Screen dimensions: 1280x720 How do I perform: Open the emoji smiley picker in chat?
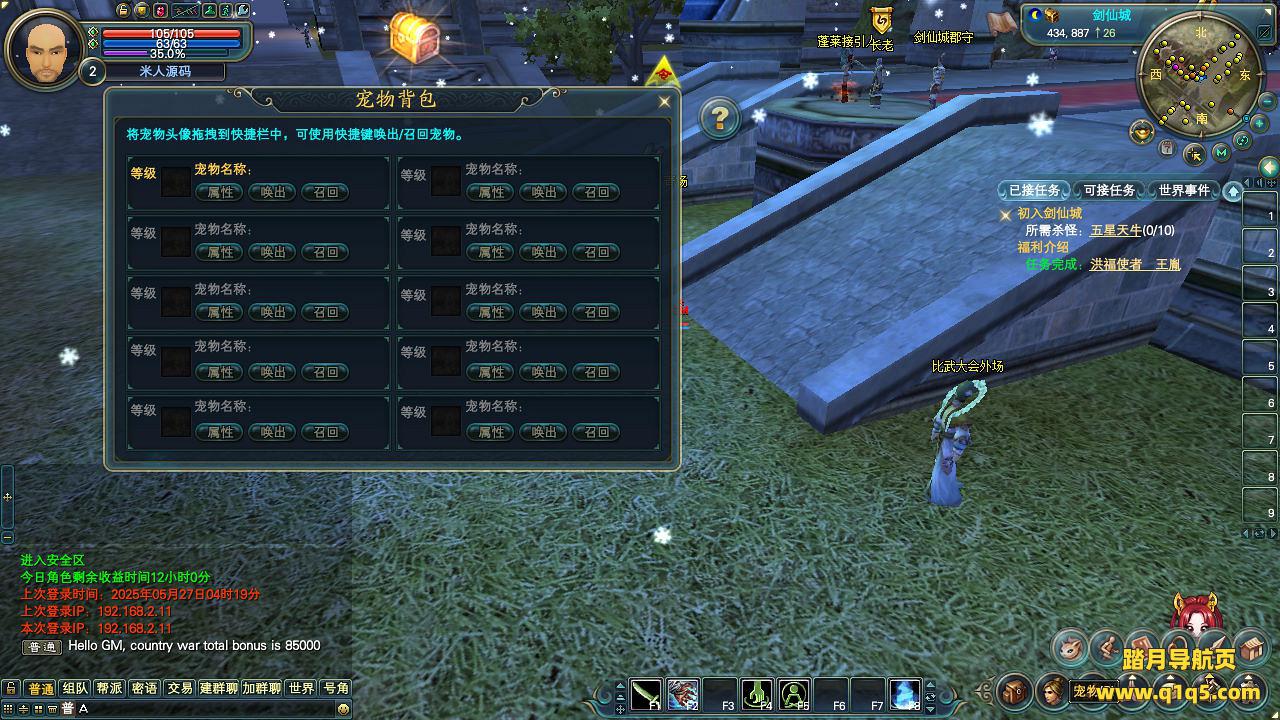coord(343,708)
